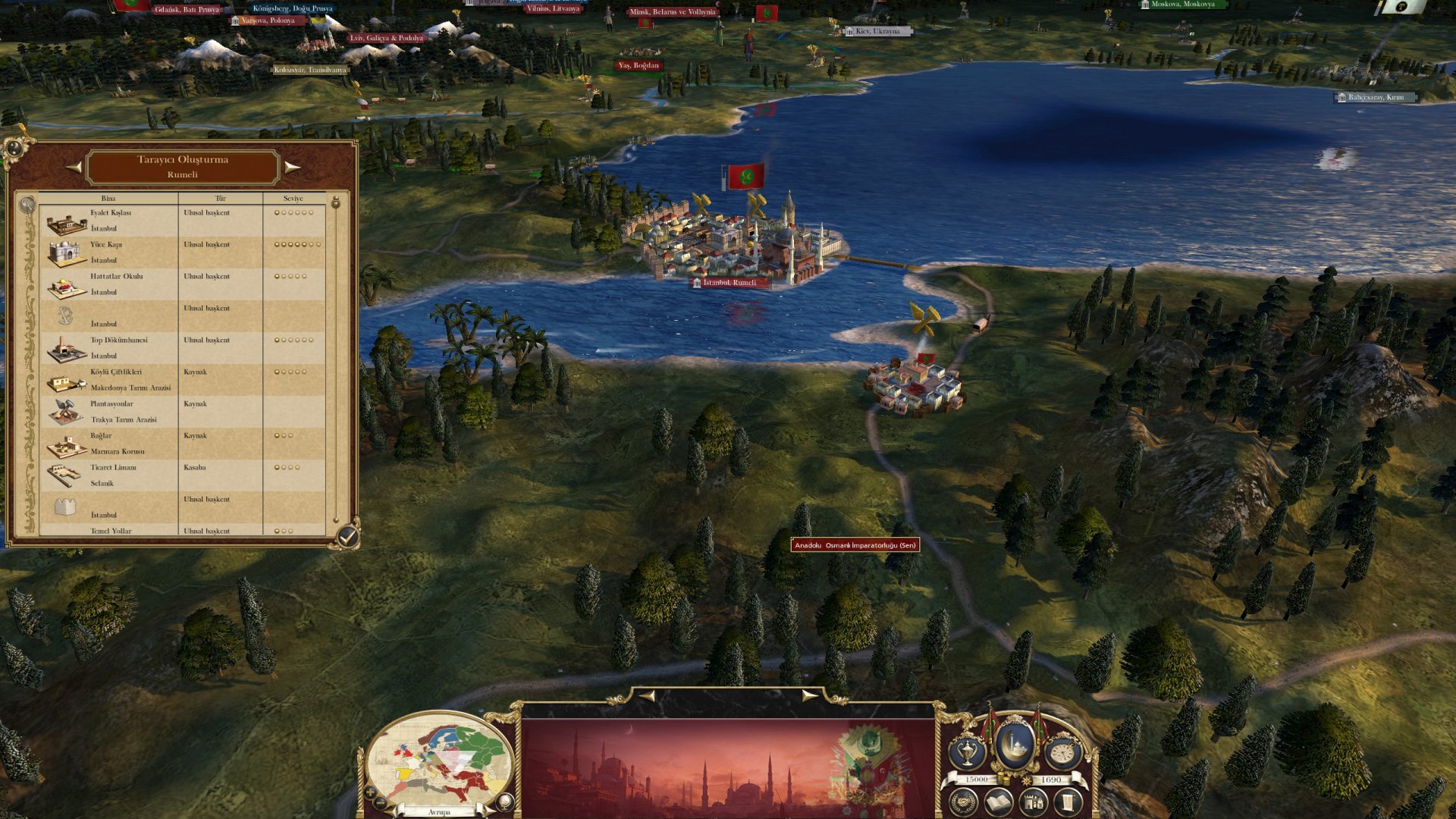
Task: Confirm the building browser with the checkmark
Action: (x=347, y=536)
